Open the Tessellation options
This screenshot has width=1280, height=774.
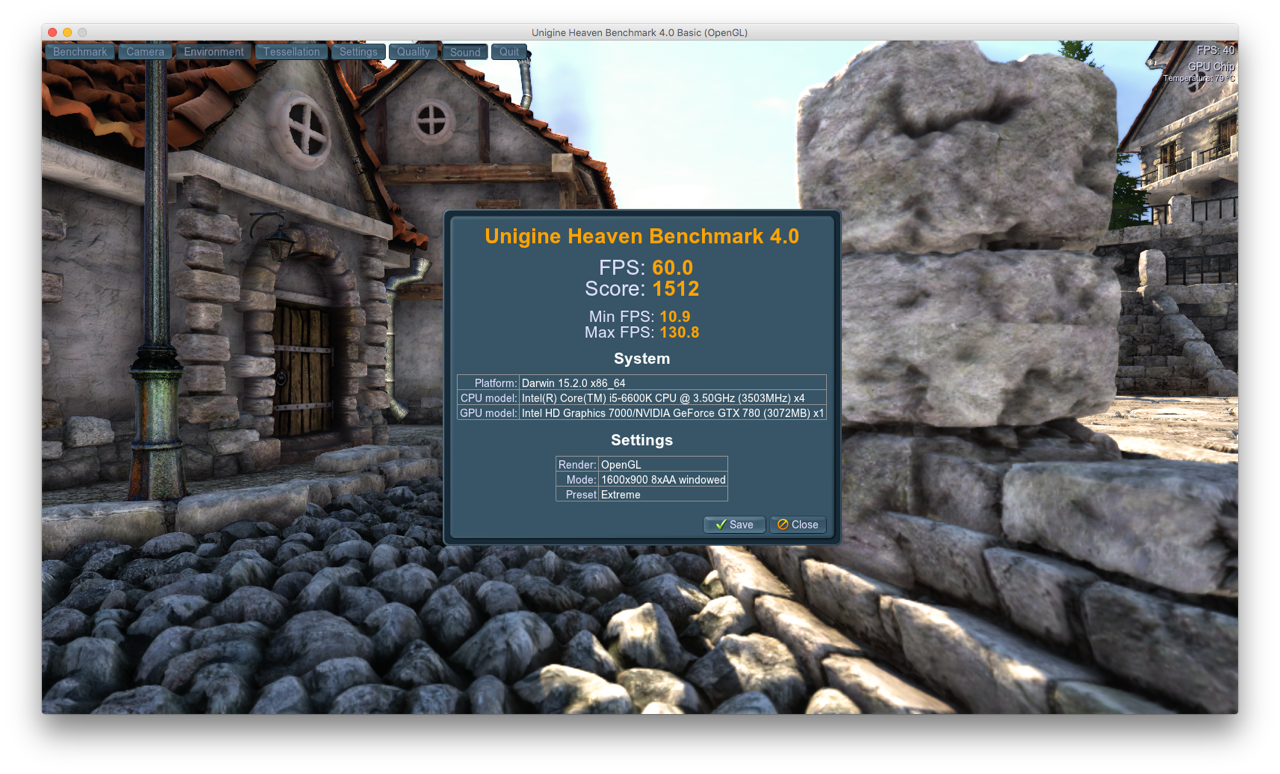click(290, 51)
